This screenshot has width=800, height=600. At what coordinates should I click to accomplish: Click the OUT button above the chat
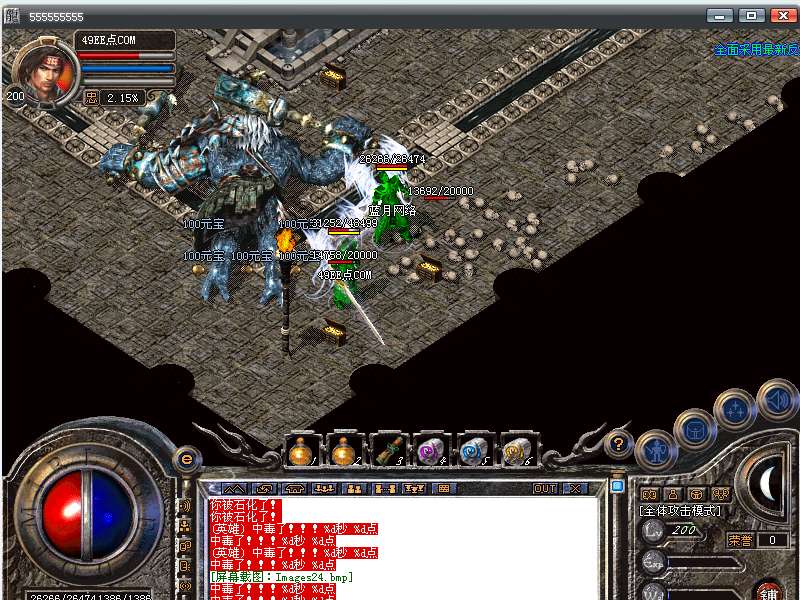[x=545, y=489]
